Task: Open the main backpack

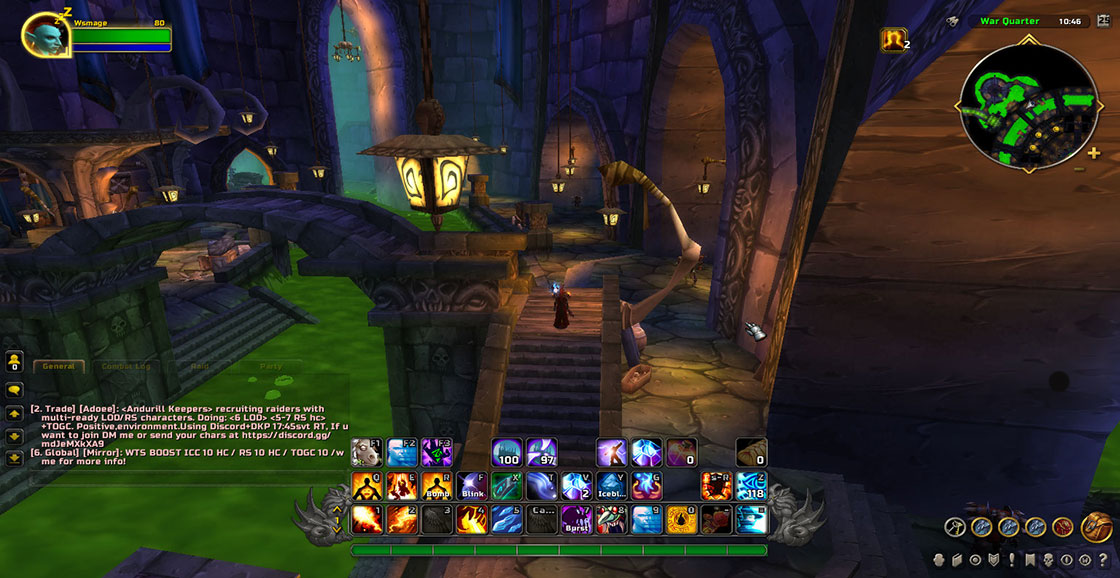Action: click(x=1096, y=526)
